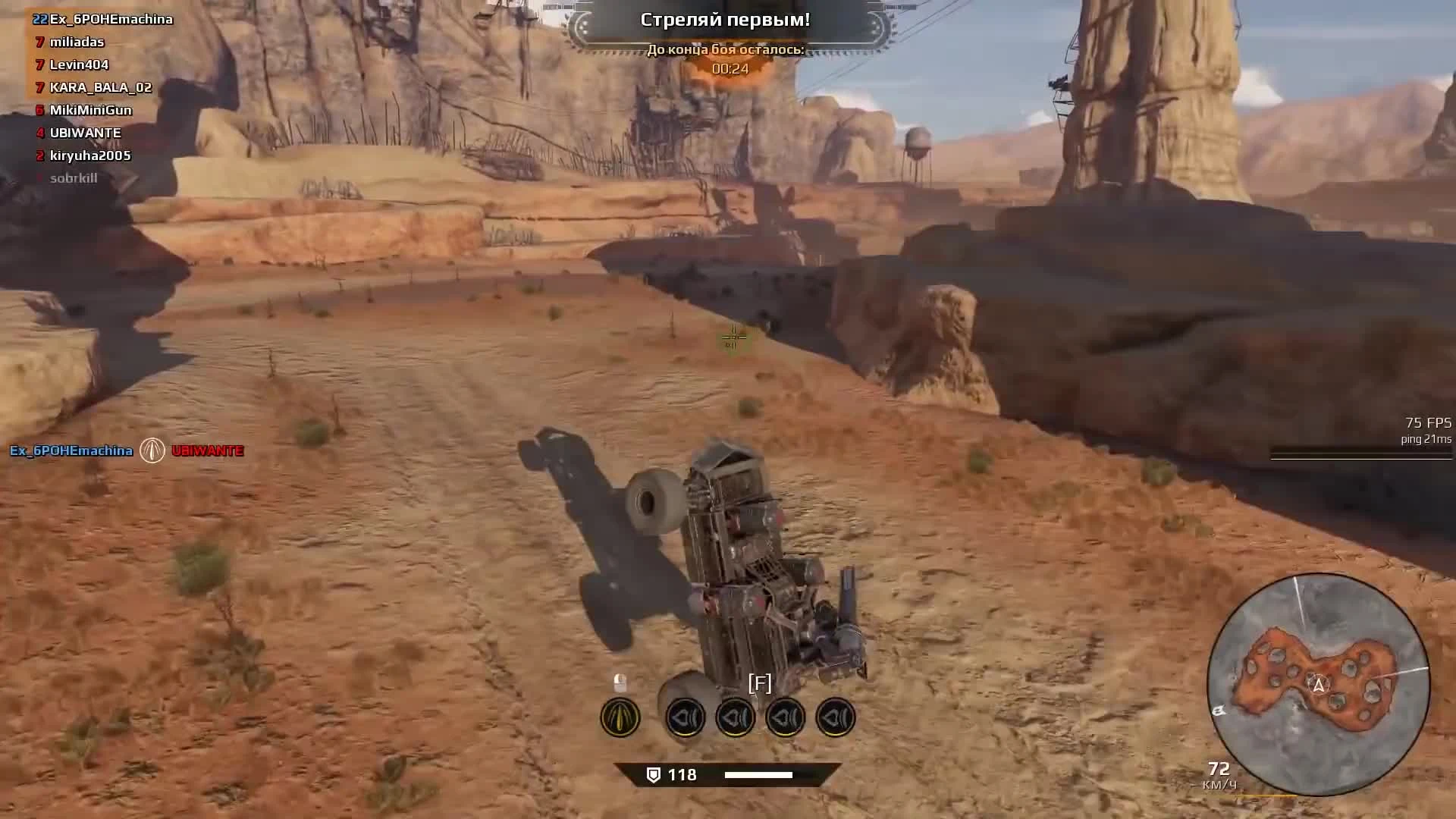The height and width of the screenshot is (819, 1456).
Task: Click the first wheel durability icon
Action: point(686,717)
